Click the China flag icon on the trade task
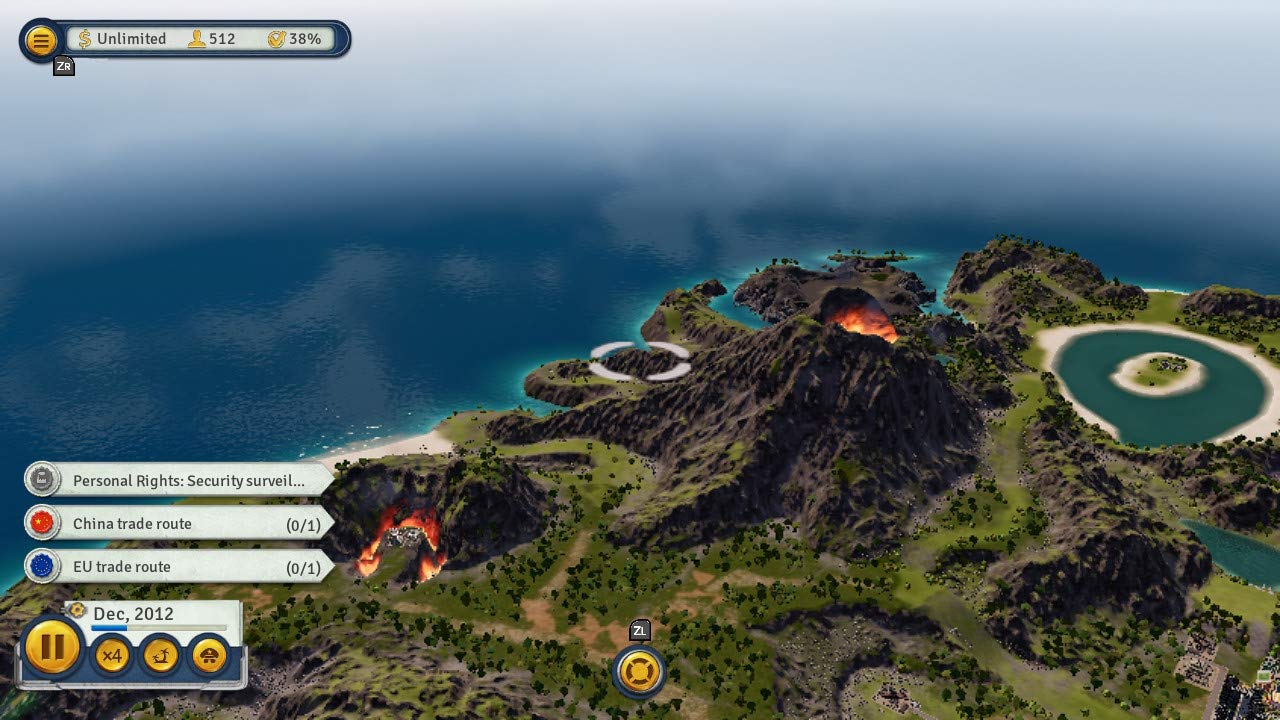 40,523
